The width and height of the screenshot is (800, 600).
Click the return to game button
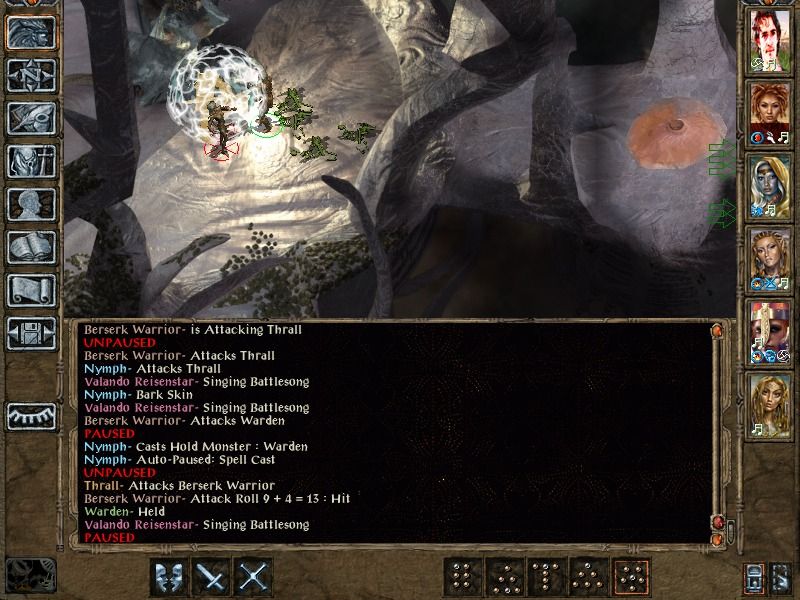tap(31, 32)
